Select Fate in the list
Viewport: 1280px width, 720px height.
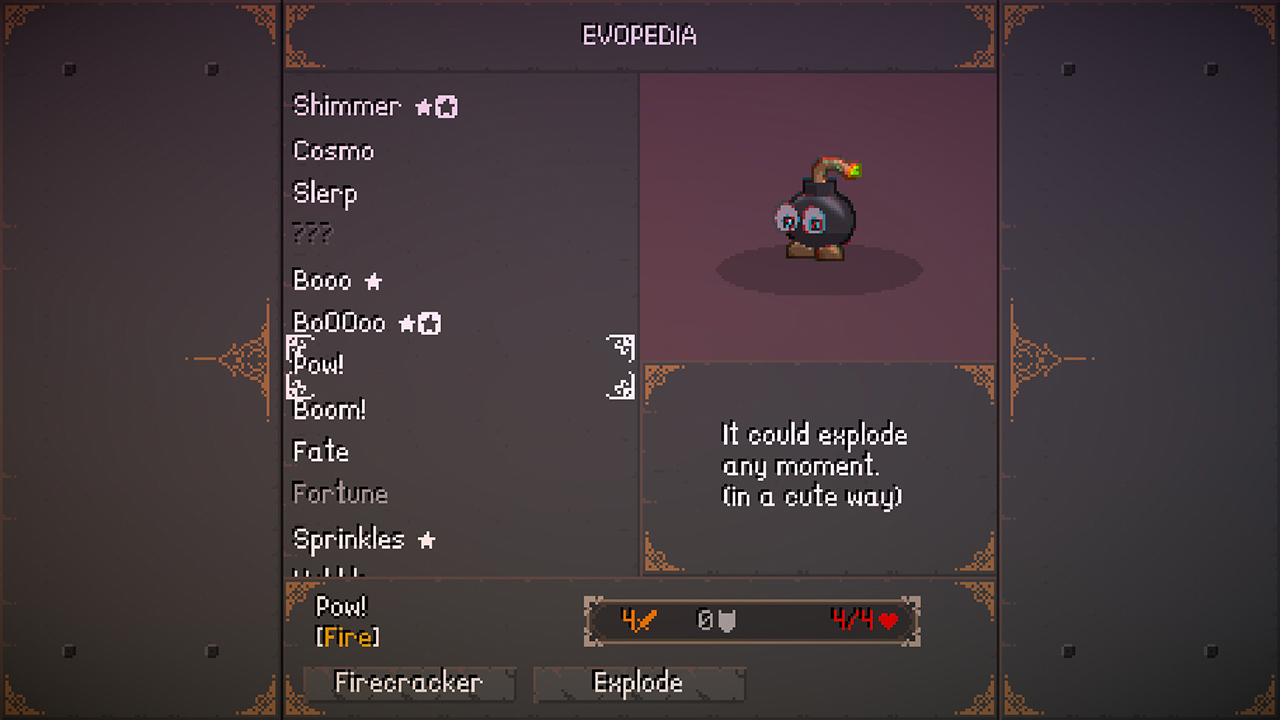320,451
